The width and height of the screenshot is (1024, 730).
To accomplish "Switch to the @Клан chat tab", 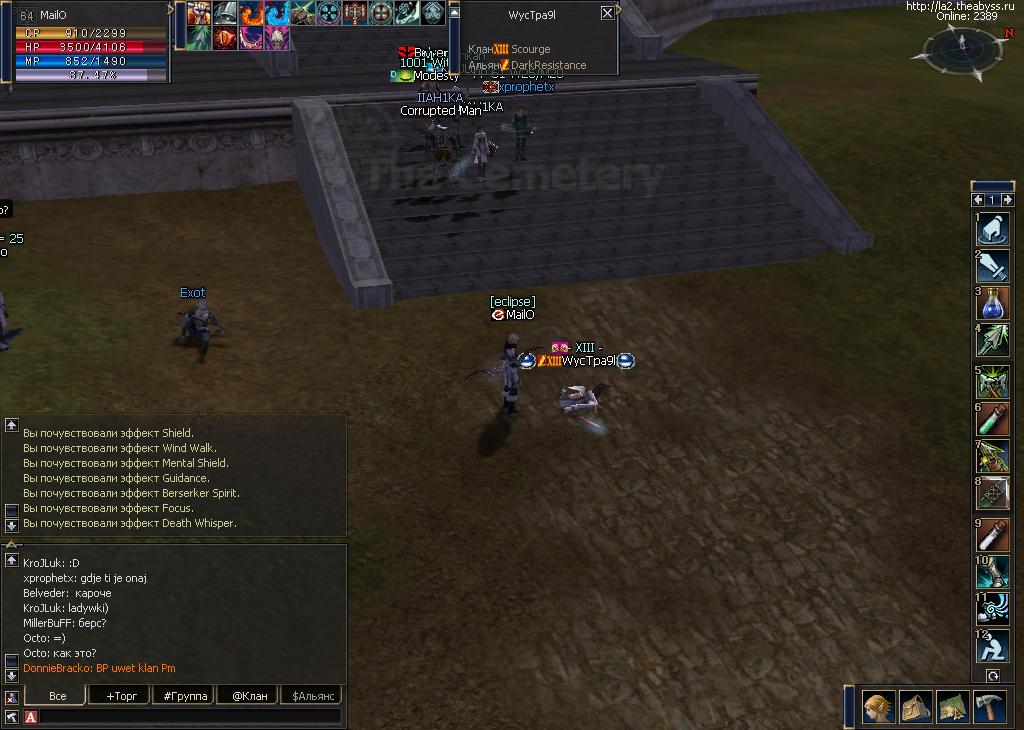I will click(x=249, y=695).
